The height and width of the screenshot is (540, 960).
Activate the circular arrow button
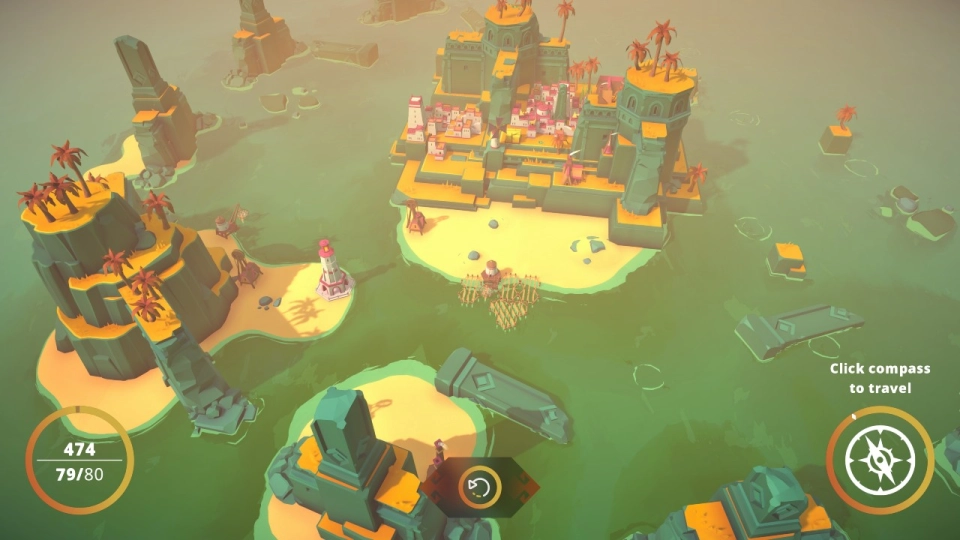point(480,487)
